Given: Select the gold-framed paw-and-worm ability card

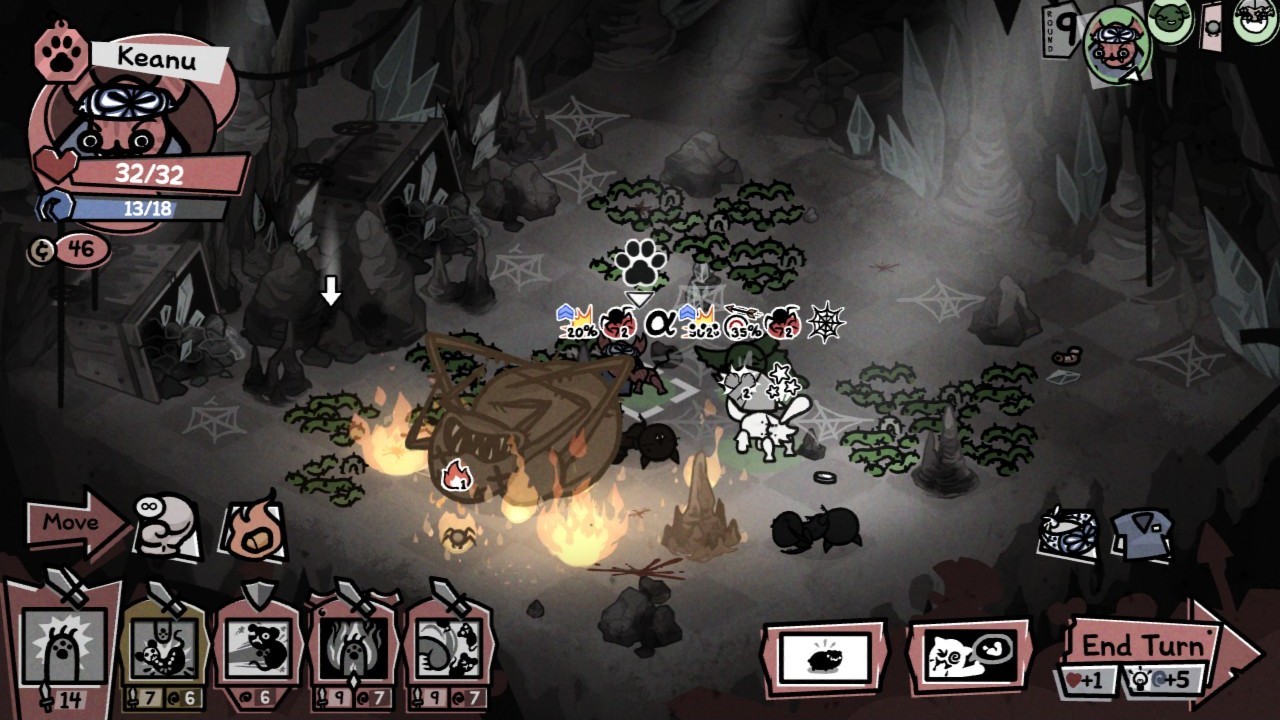Looking at the screenshot, I should [162, 647].
